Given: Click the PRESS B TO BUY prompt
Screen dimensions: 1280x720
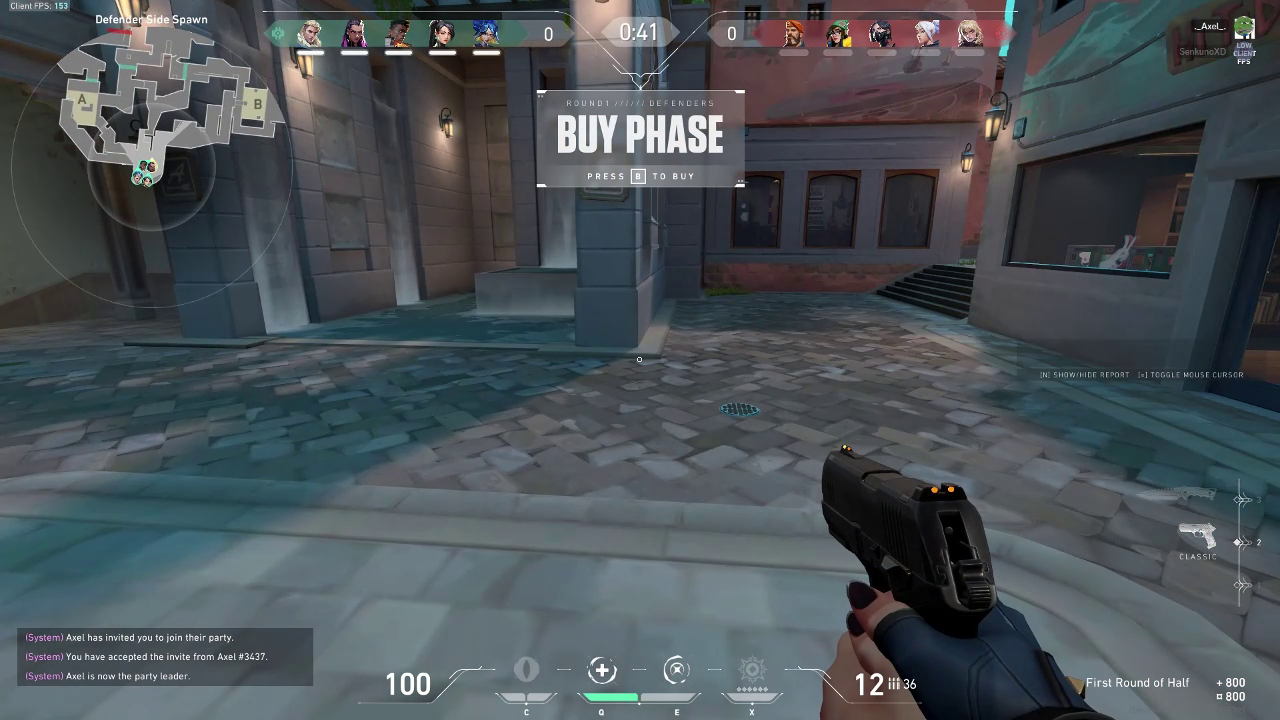Looking at the screenshot, I should click(x=640, y=176).
